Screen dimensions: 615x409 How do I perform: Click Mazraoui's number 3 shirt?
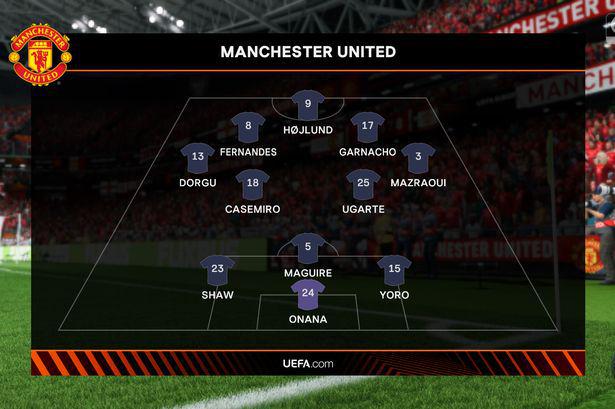[x=418, y=157]
